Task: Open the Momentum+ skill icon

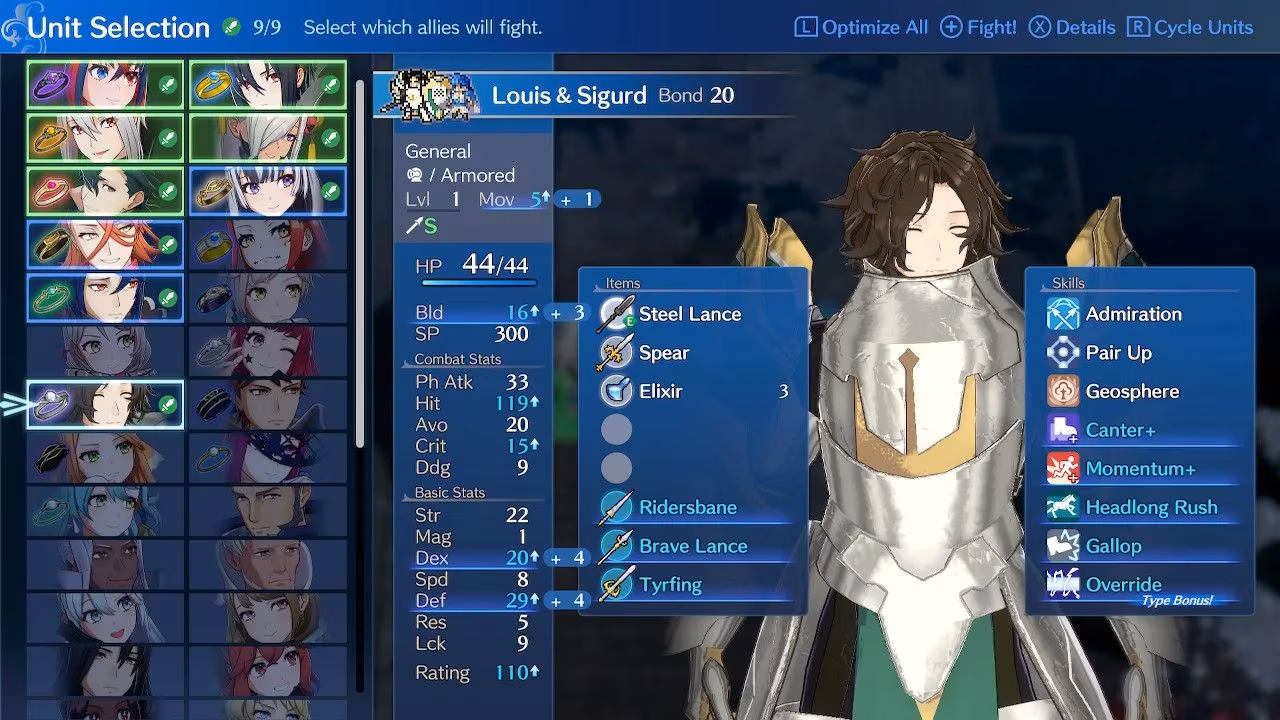Action: (x=1063, y=468)
